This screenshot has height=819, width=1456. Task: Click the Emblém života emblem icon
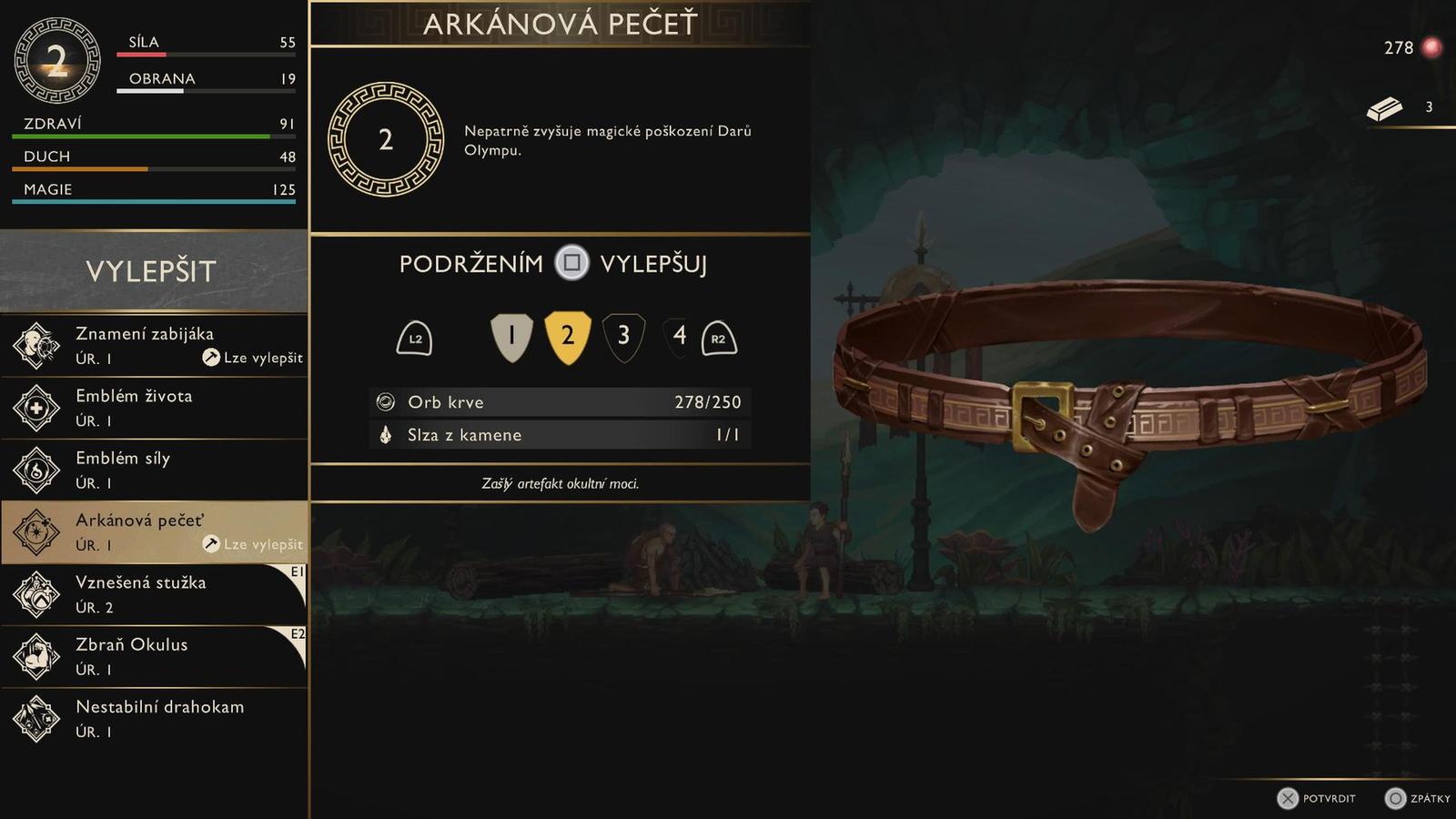(35, 408)
